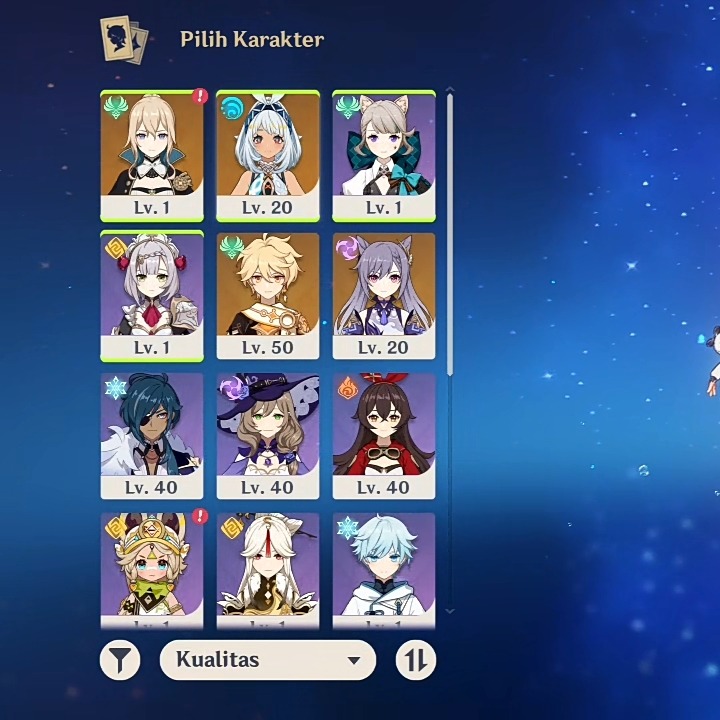
Task: Select Lisa in the purple witch hat
Action: coord(268,435)
